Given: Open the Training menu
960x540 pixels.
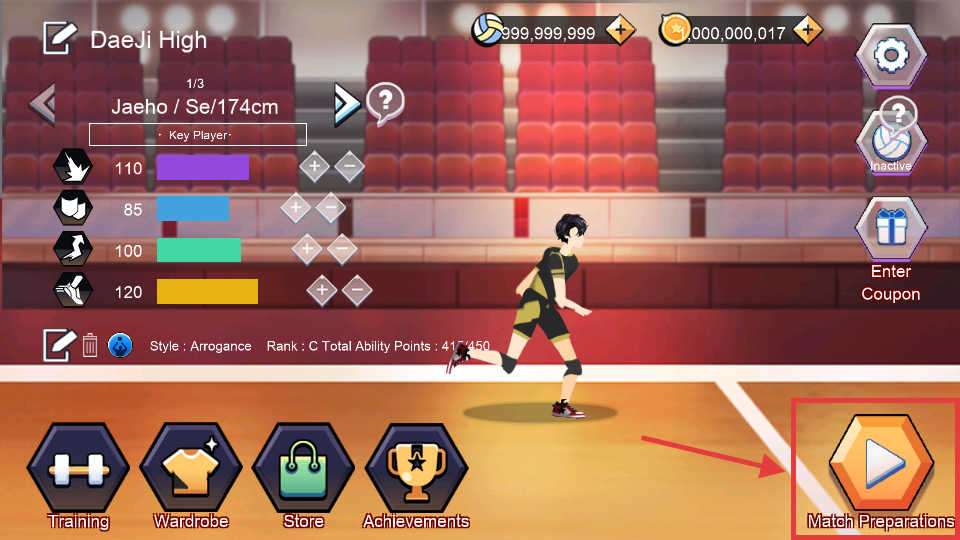Looking at the screenshot, I should point(78,468).
